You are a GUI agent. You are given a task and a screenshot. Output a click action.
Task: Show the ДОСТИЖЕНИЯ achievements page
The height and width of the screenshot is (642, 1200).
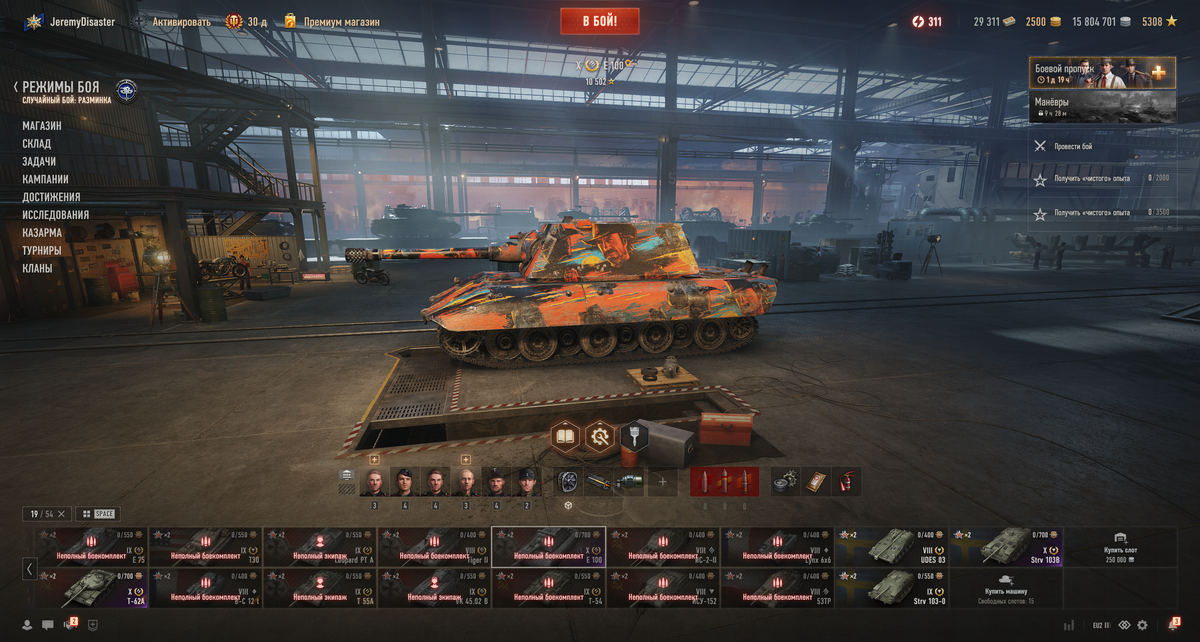pos(51,197)
